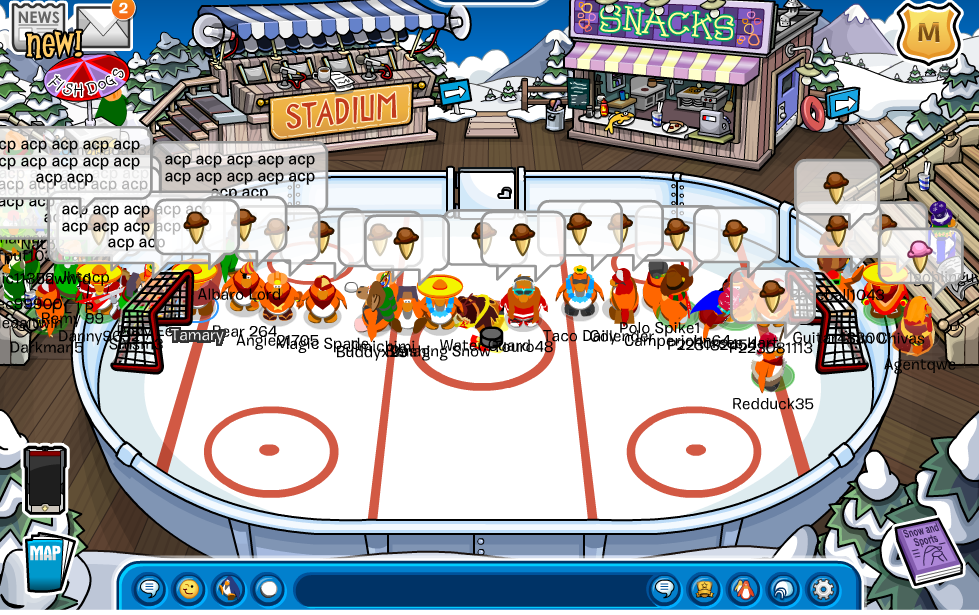
Task: Open the safe chat speech bubble menu
Action: [x=149, y=588]
